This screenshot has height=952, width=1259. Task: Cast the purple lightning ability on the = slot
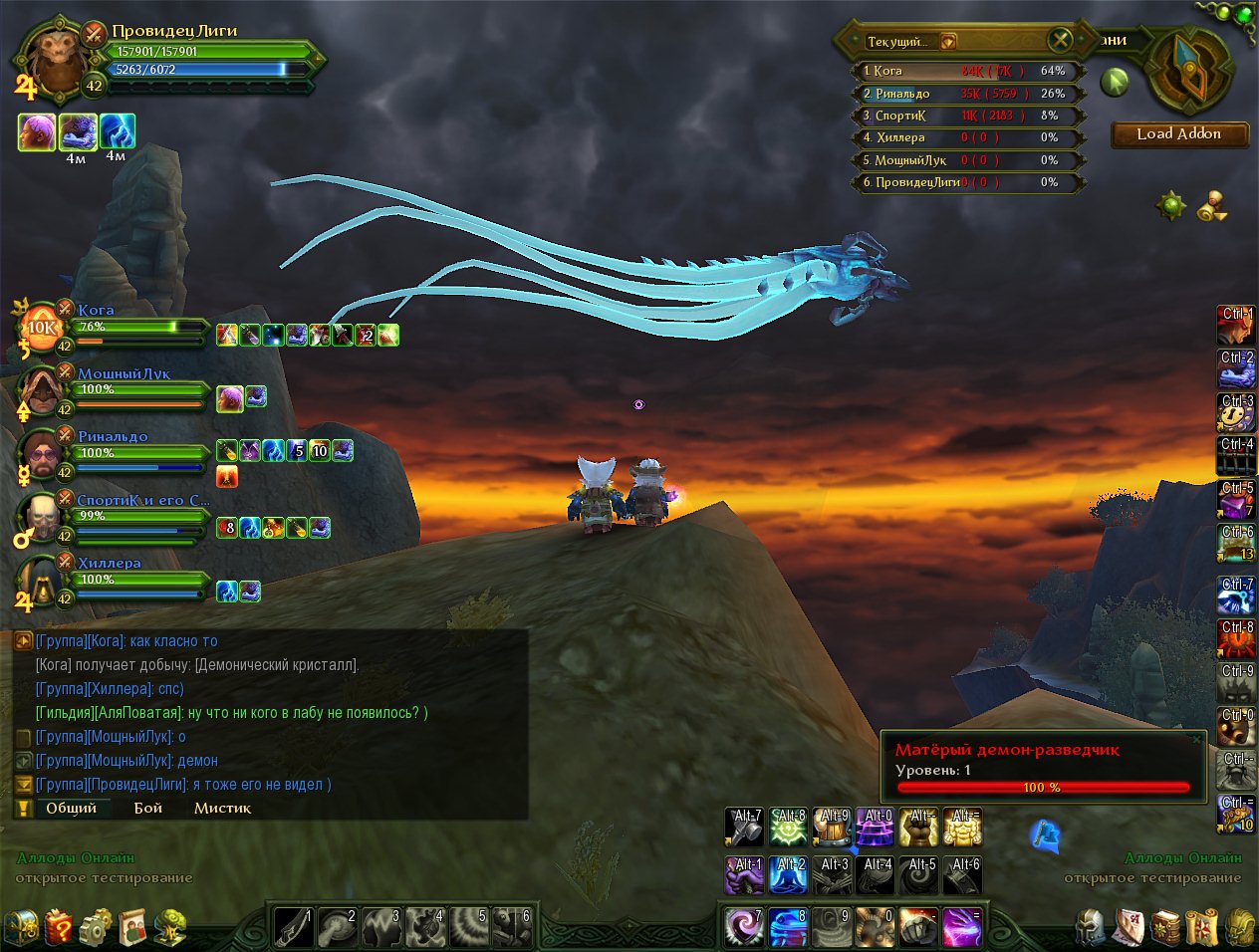pyautogui.click(x=962, y=927)
